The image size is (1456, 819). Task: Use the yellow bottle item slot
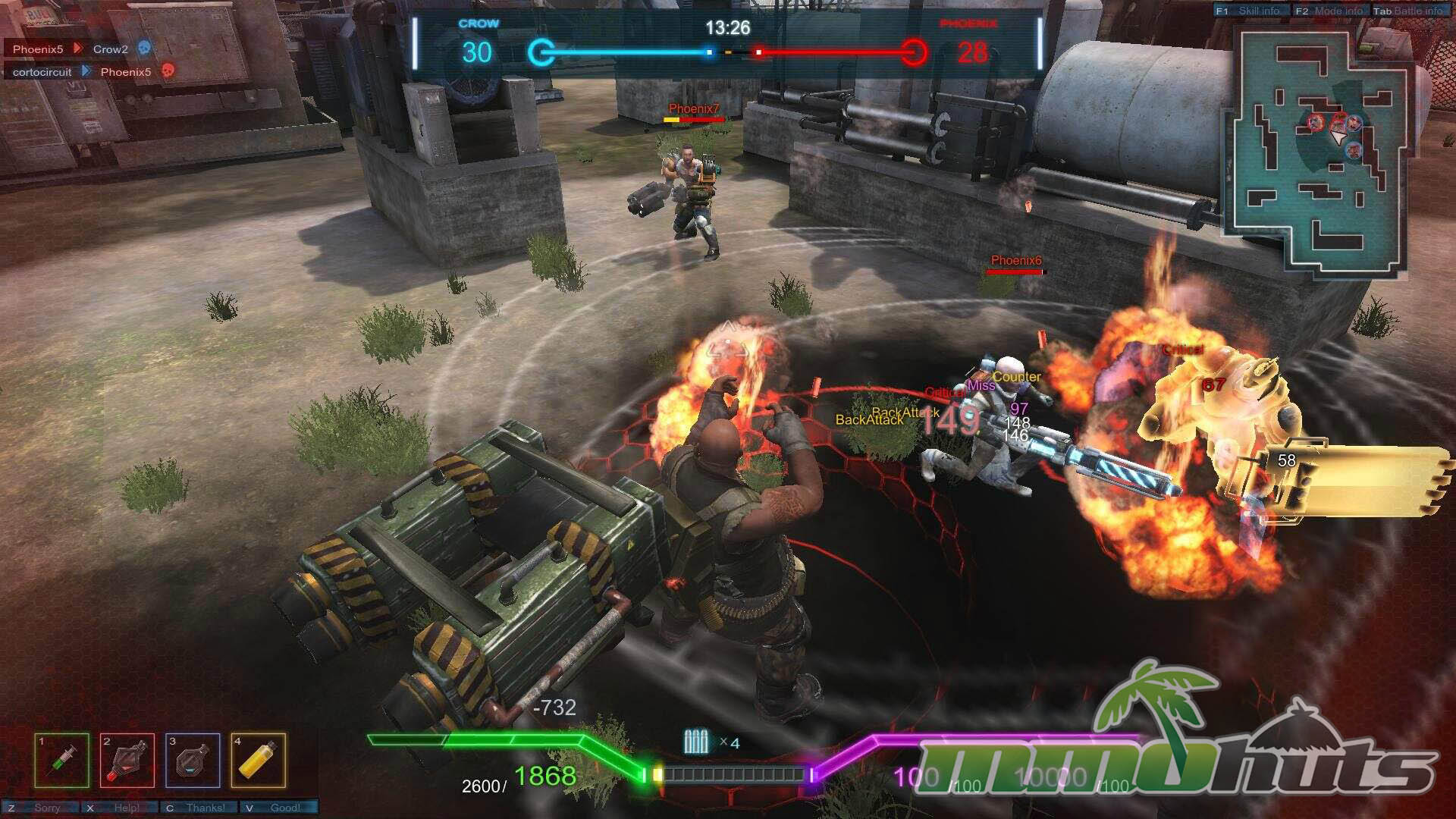tap(259, 760)
